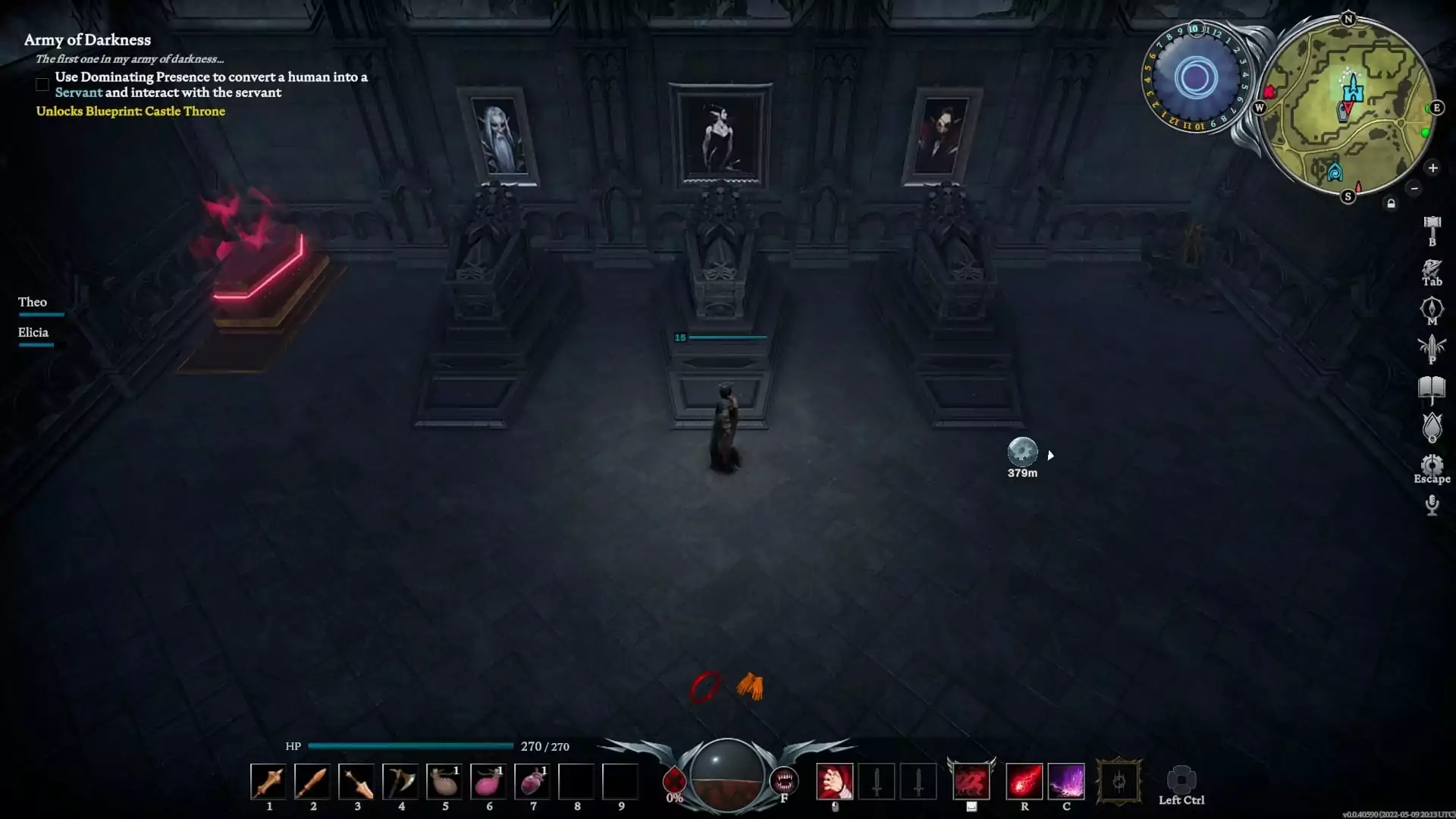
Task: Click the Army of Darkness quest tracker
Action: [x=87, y=40]
